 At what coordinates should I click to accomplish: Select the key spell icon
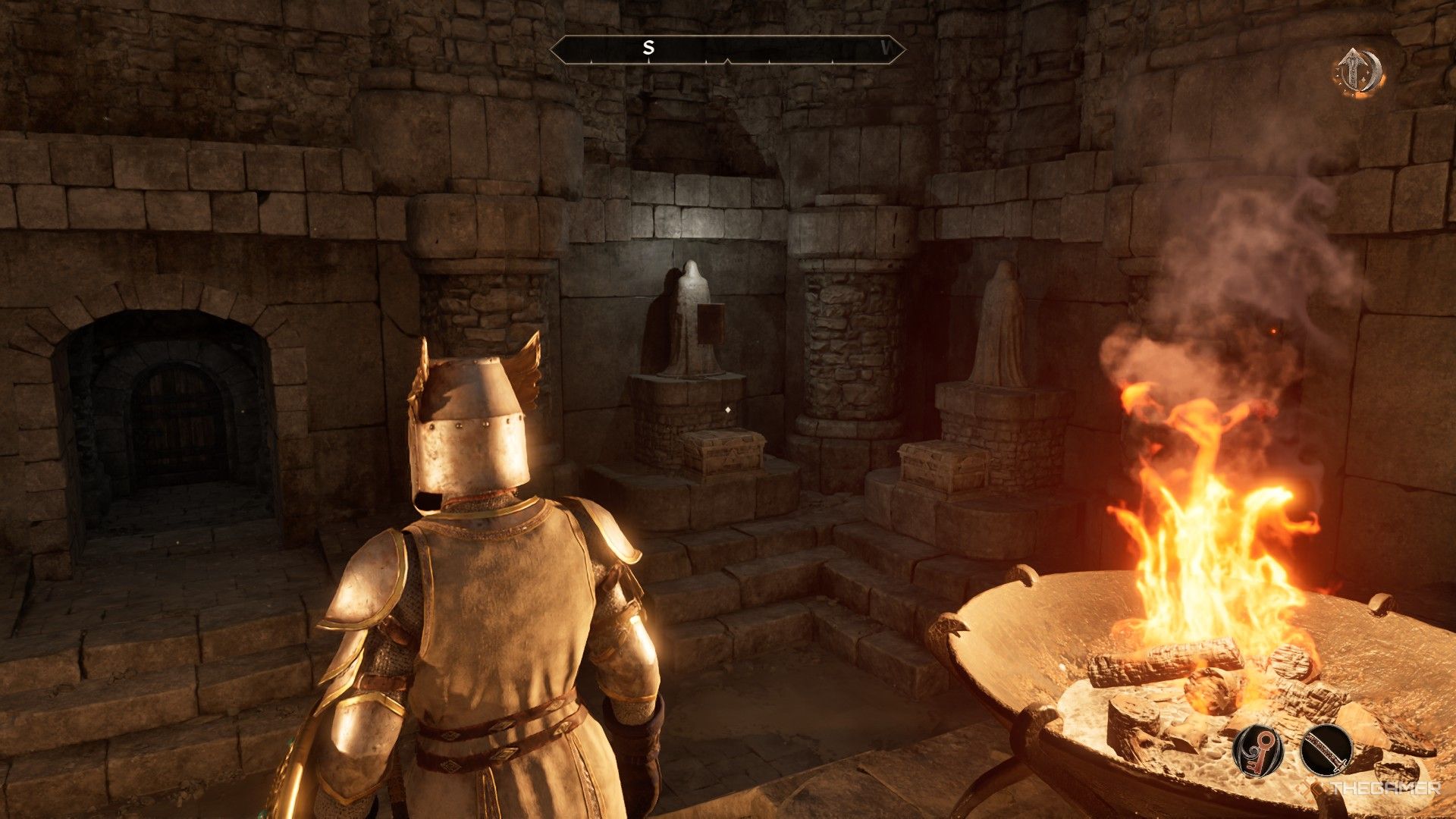point(1258,751)
